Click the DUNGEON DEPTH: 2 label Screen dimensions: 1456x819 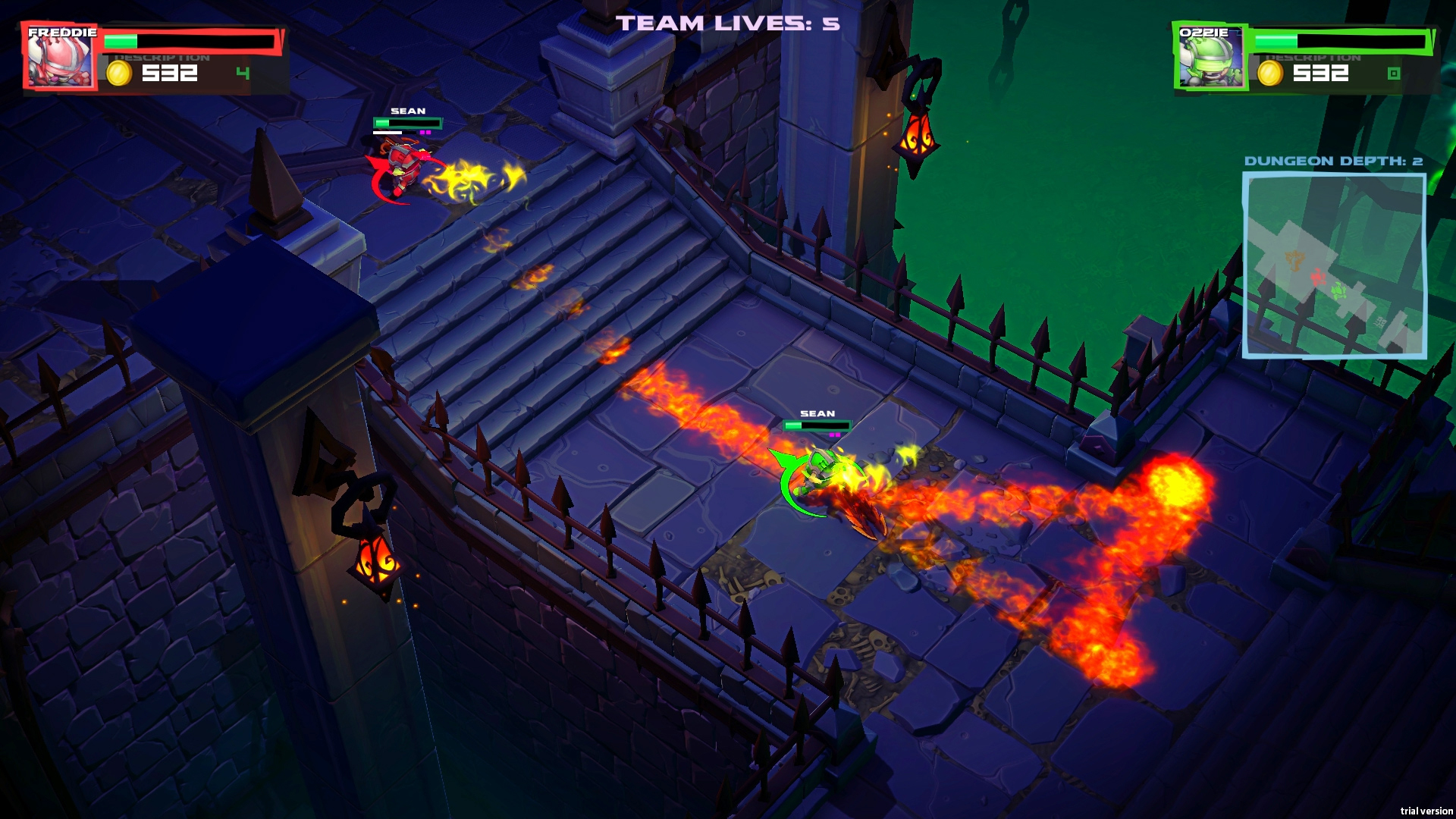click(1333, 161)
